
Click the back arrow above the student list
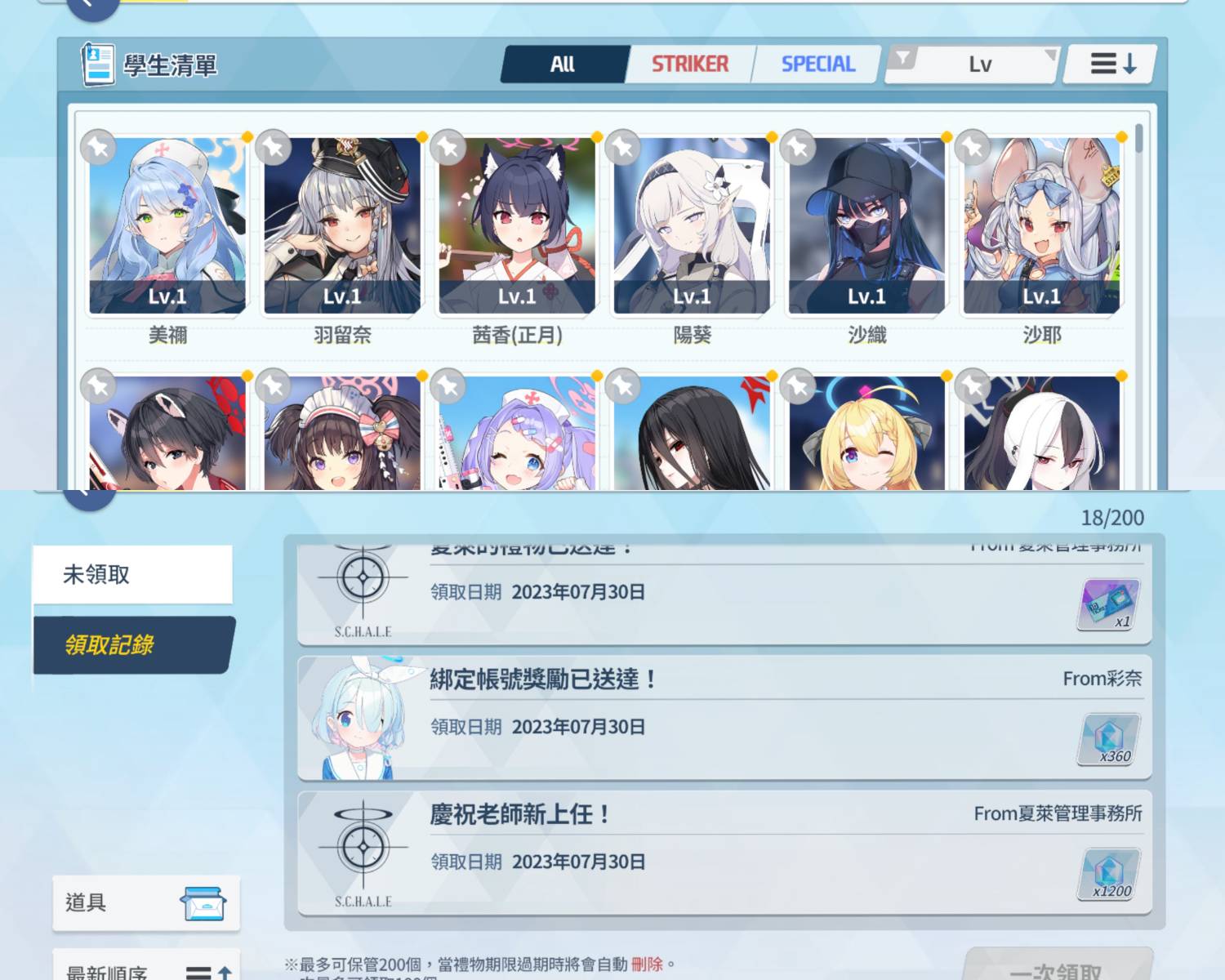click(91, 7)
